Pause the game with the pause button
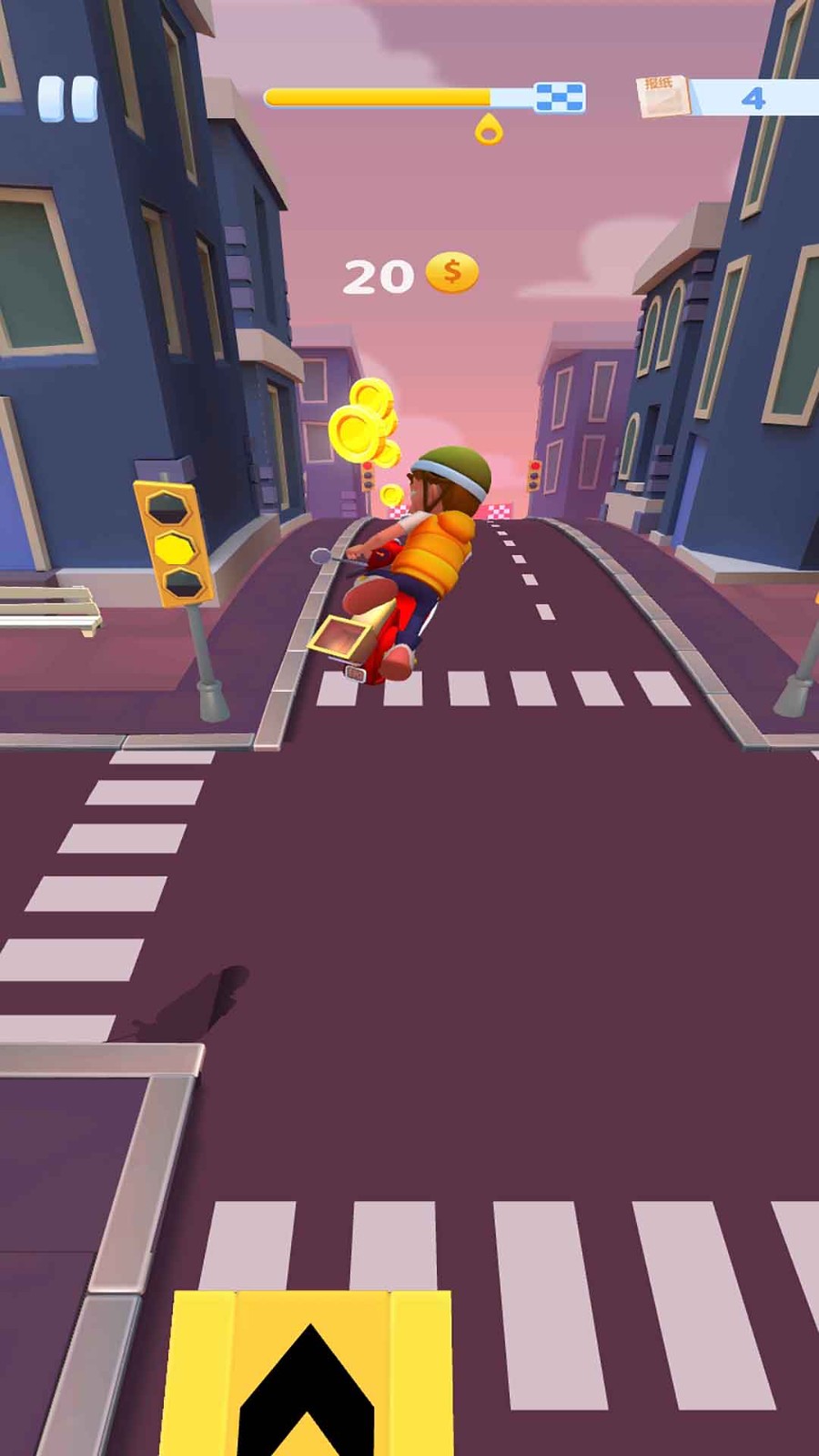The height and width of the screenshot is (1456, 819). 67,98
